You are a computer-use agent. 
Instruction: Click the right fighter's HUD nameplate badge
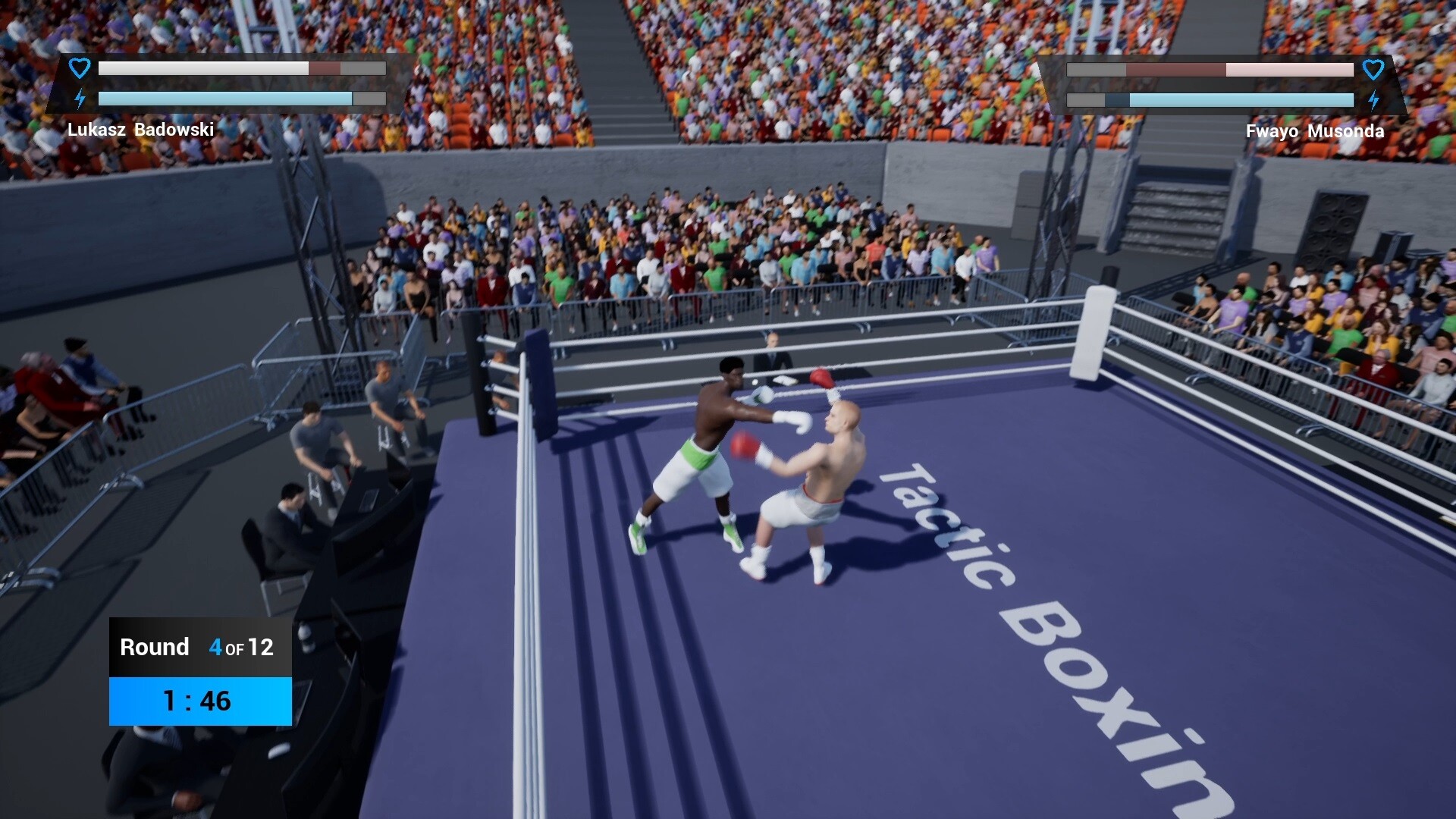[1314, 131]
